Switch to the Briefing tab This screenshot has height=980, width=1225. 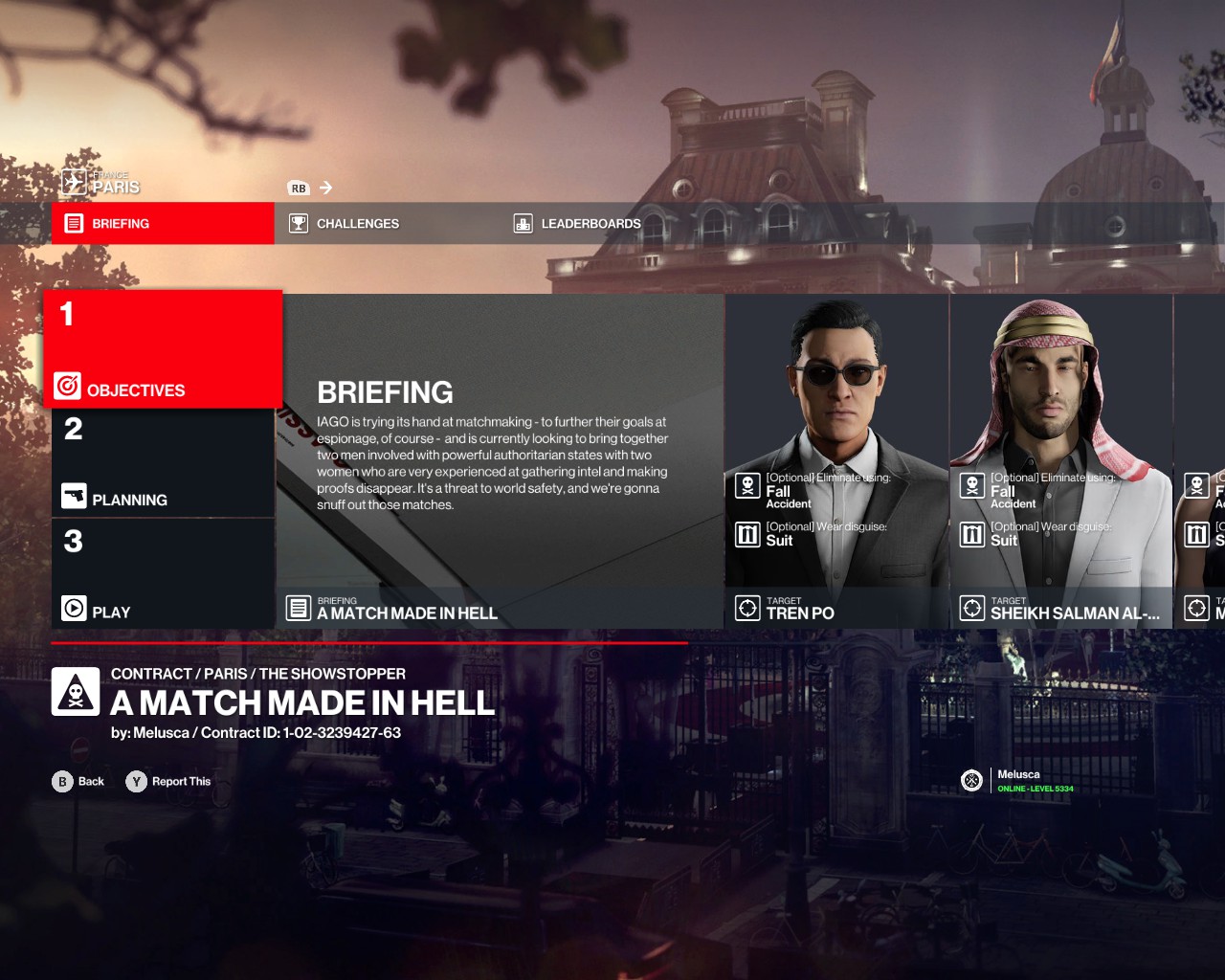click(x=163, y=223)
